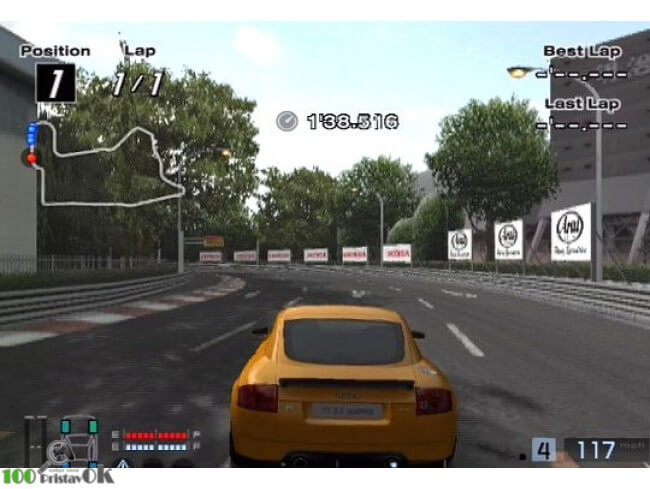The height and width of the screenshot is (489, 650).
Task: Click the hazard warning triangle icon
Action: (121, 464)
